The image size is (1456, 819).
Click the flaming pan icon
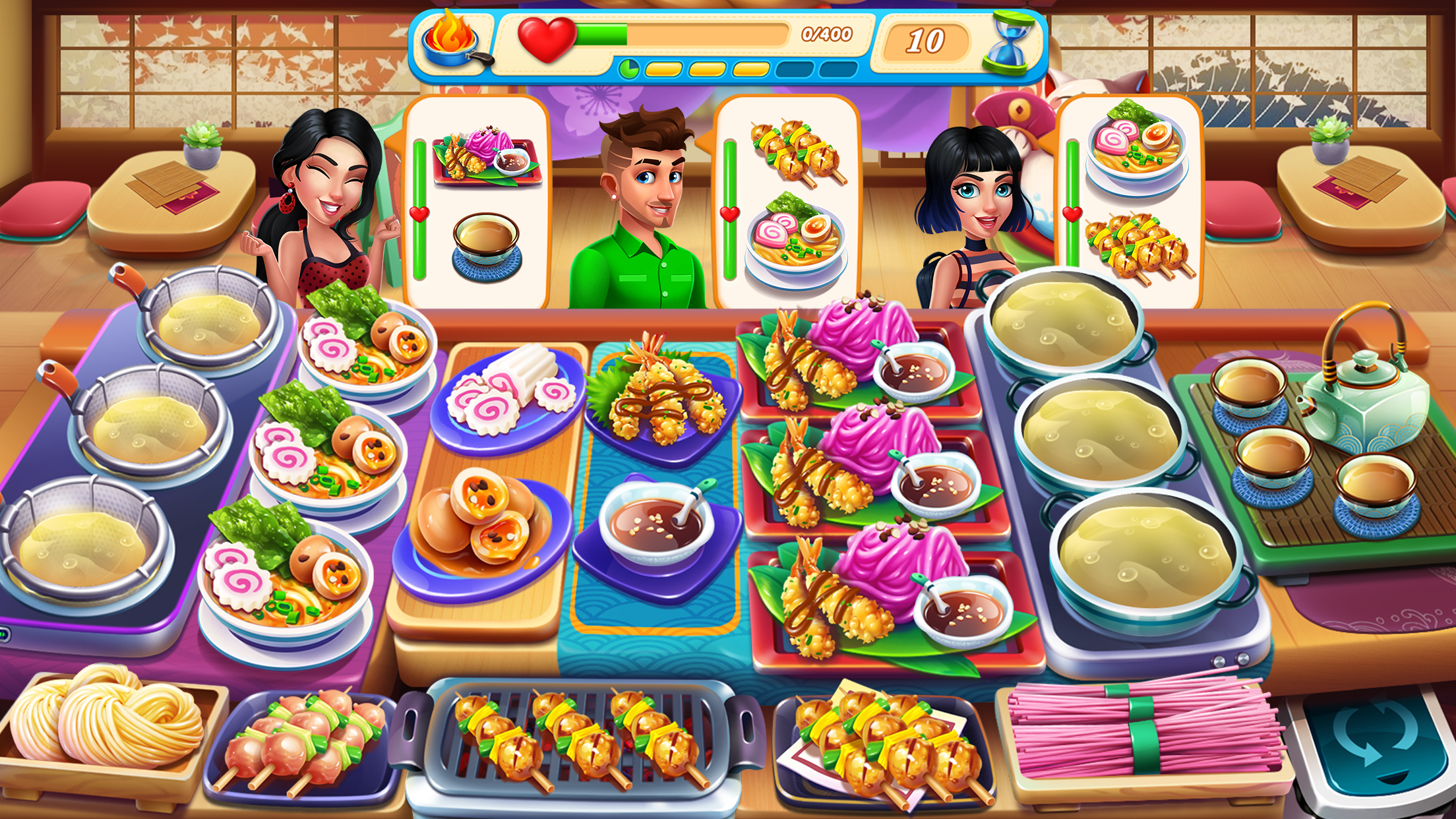[450, 40]
